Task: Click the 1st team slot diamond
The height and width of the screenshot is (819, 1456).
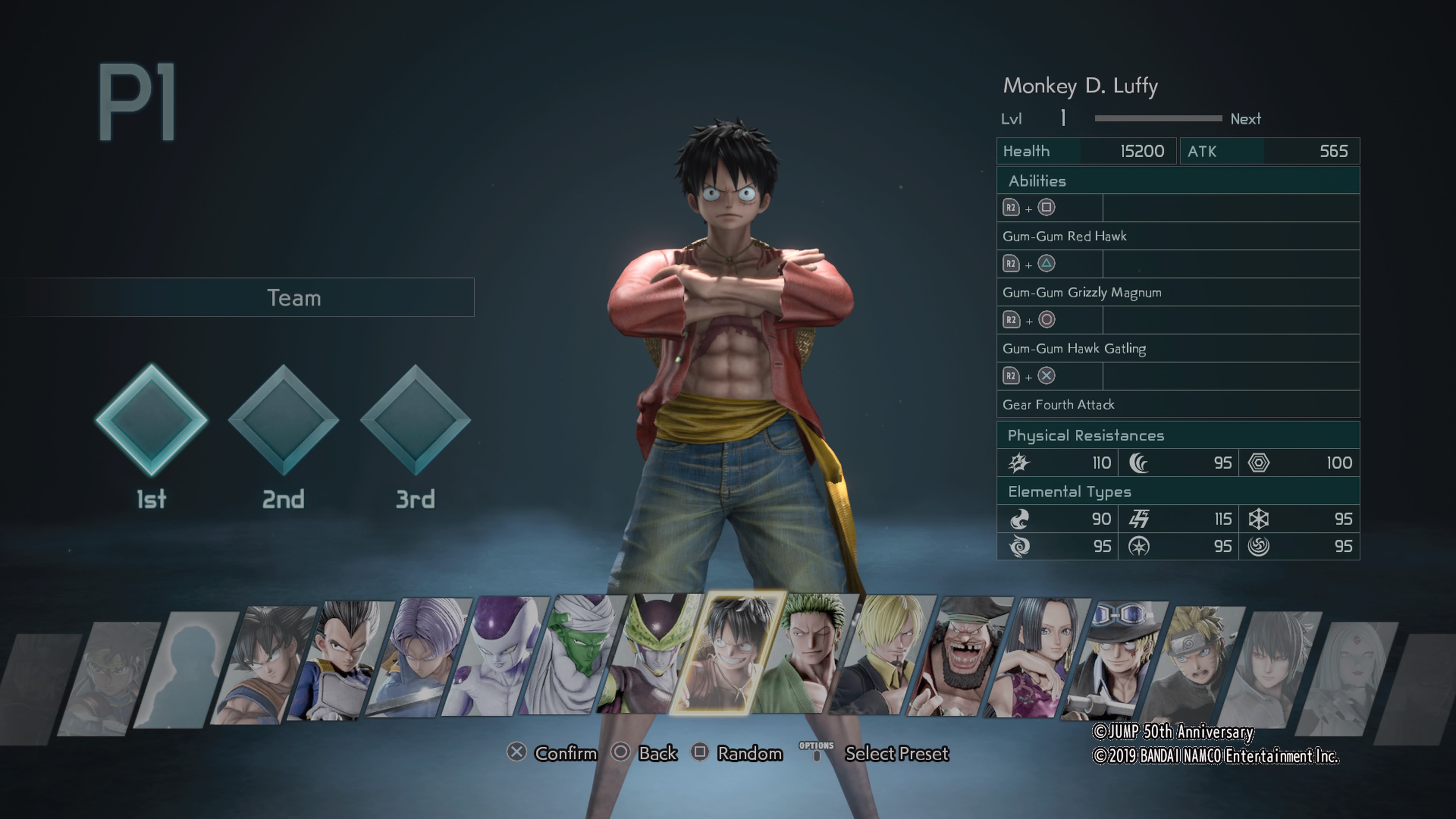Action: pos(152,420)
